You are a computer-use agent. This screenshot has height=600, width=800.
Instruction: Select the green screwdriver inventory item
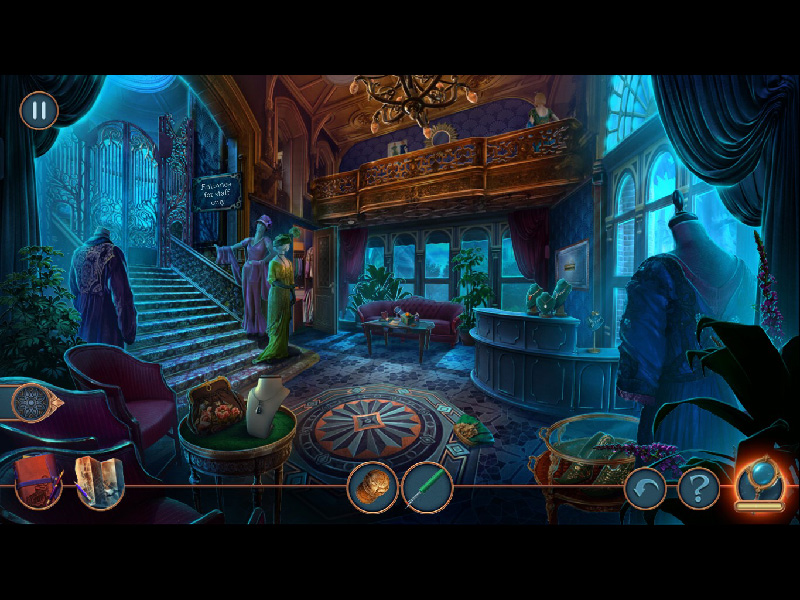tap(427, 488)
